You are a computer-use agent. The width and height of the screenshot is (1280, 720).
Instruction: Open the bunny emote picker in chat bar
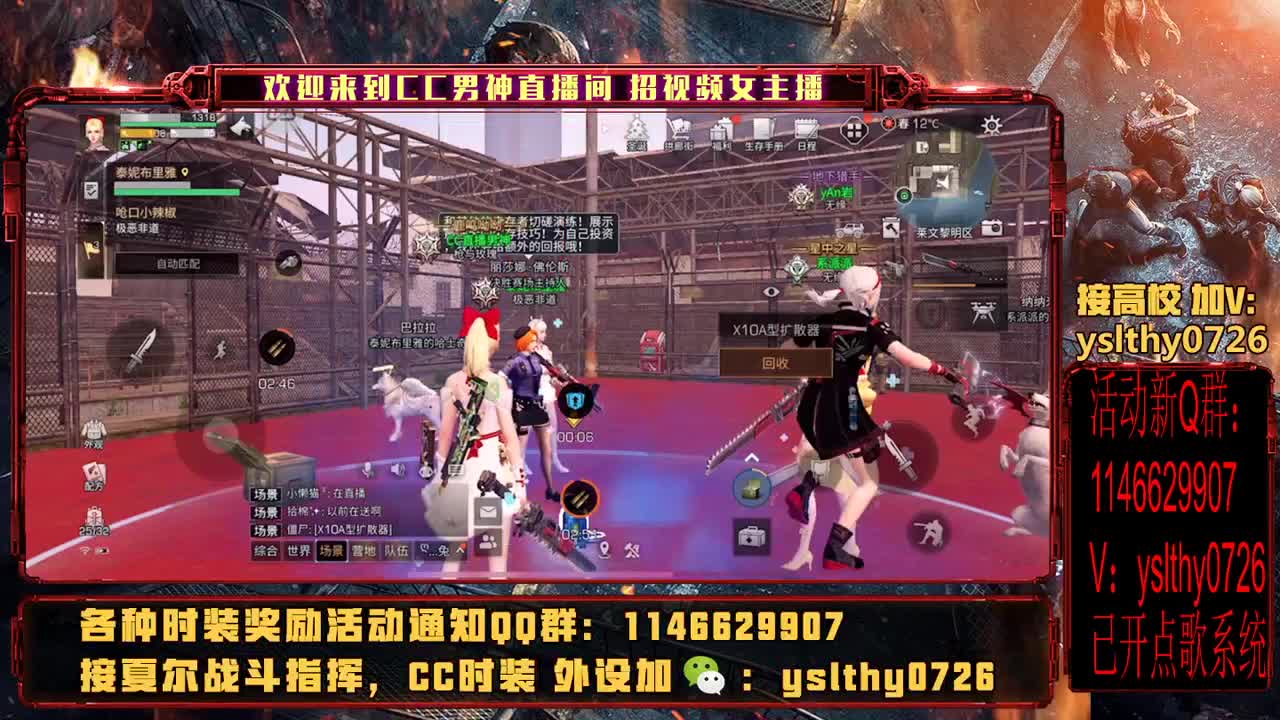coord(442,551)
